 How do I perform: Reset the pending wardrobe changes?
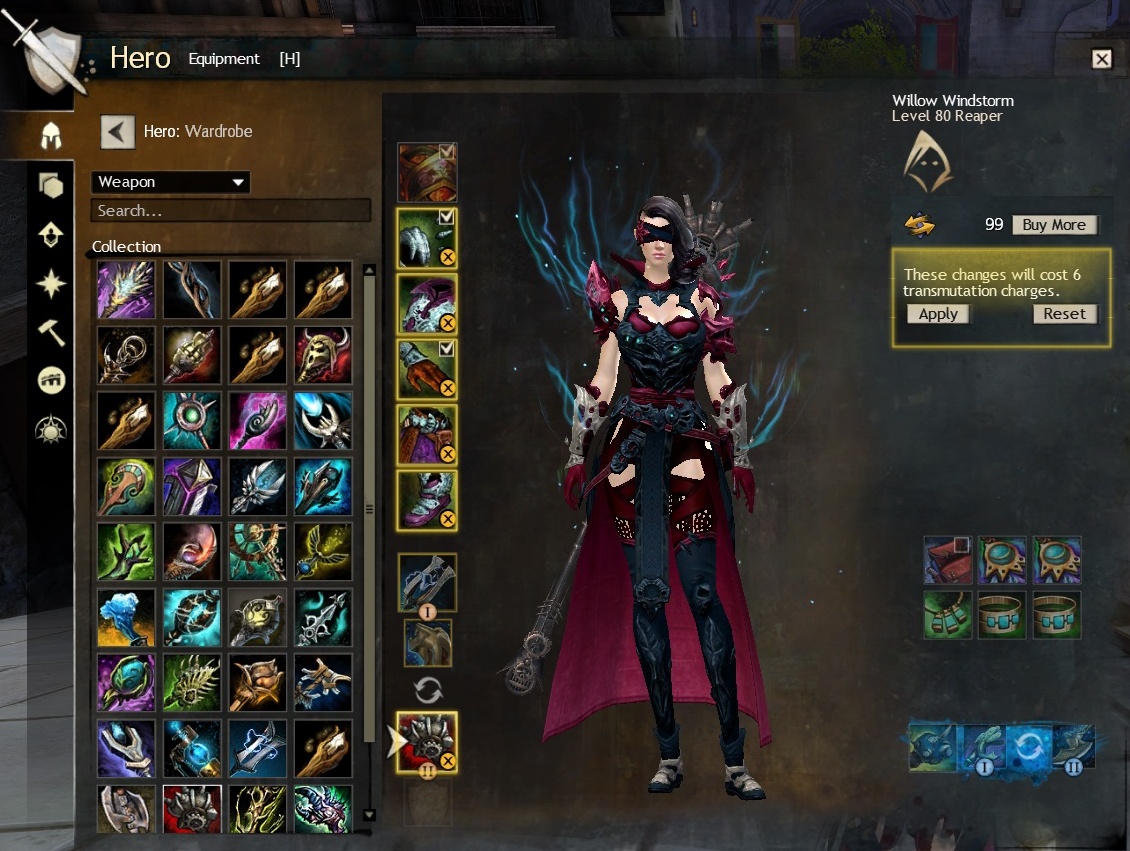pyautogui.click(x=1064, y=314)
